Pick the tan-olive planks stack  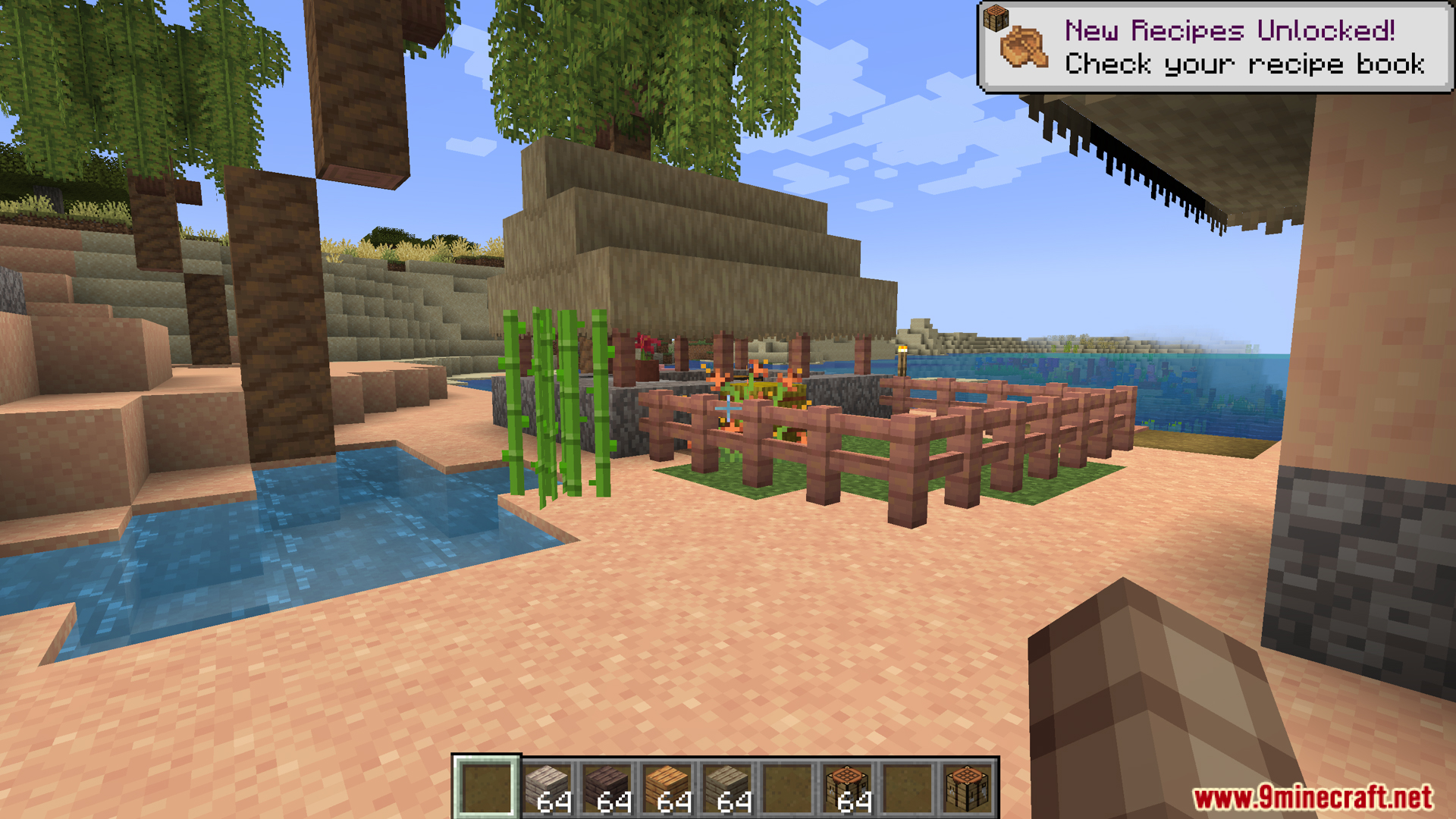726,788
